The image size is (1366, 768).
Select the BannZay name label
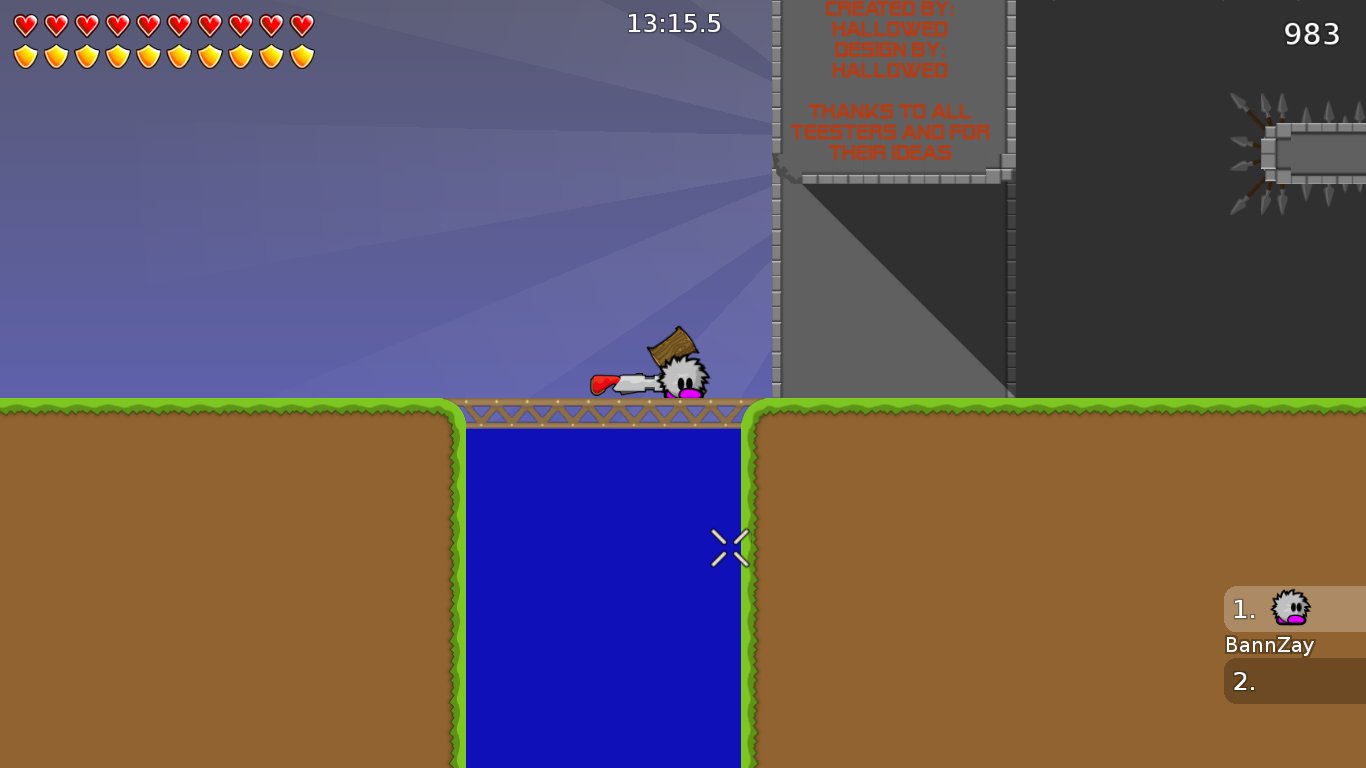1269,645
